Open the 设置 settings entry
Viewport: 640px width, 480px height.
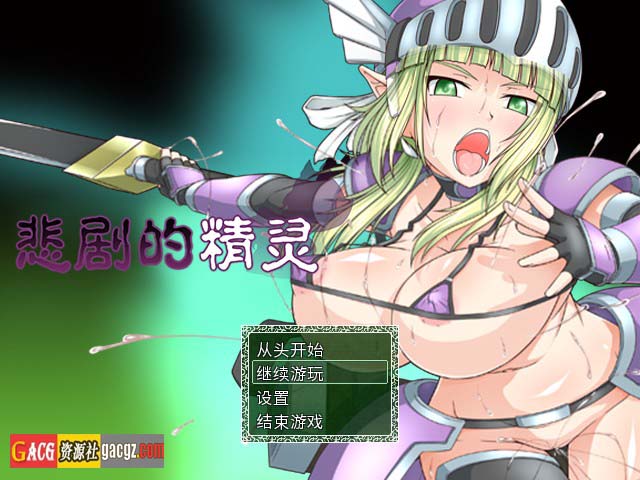click(x=273, y=397)
